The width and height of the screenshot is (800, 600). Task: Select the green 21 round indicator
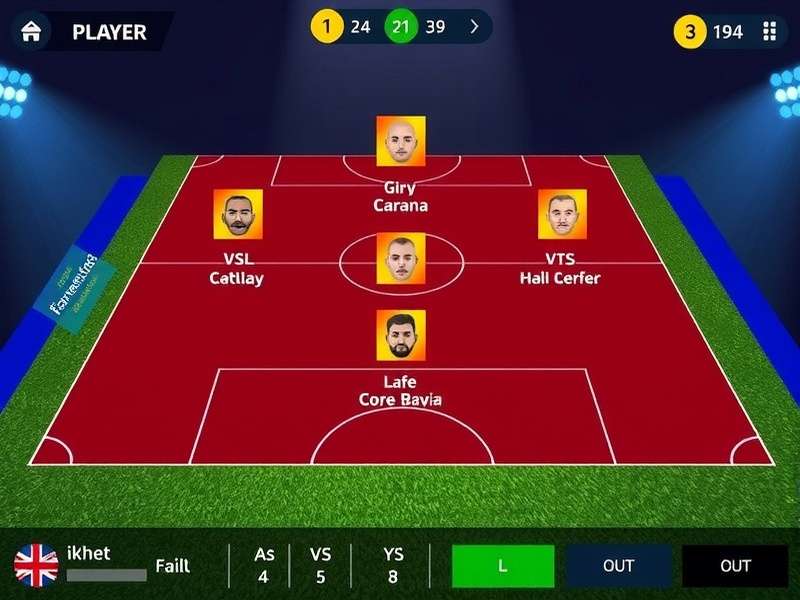click(400, 27)
